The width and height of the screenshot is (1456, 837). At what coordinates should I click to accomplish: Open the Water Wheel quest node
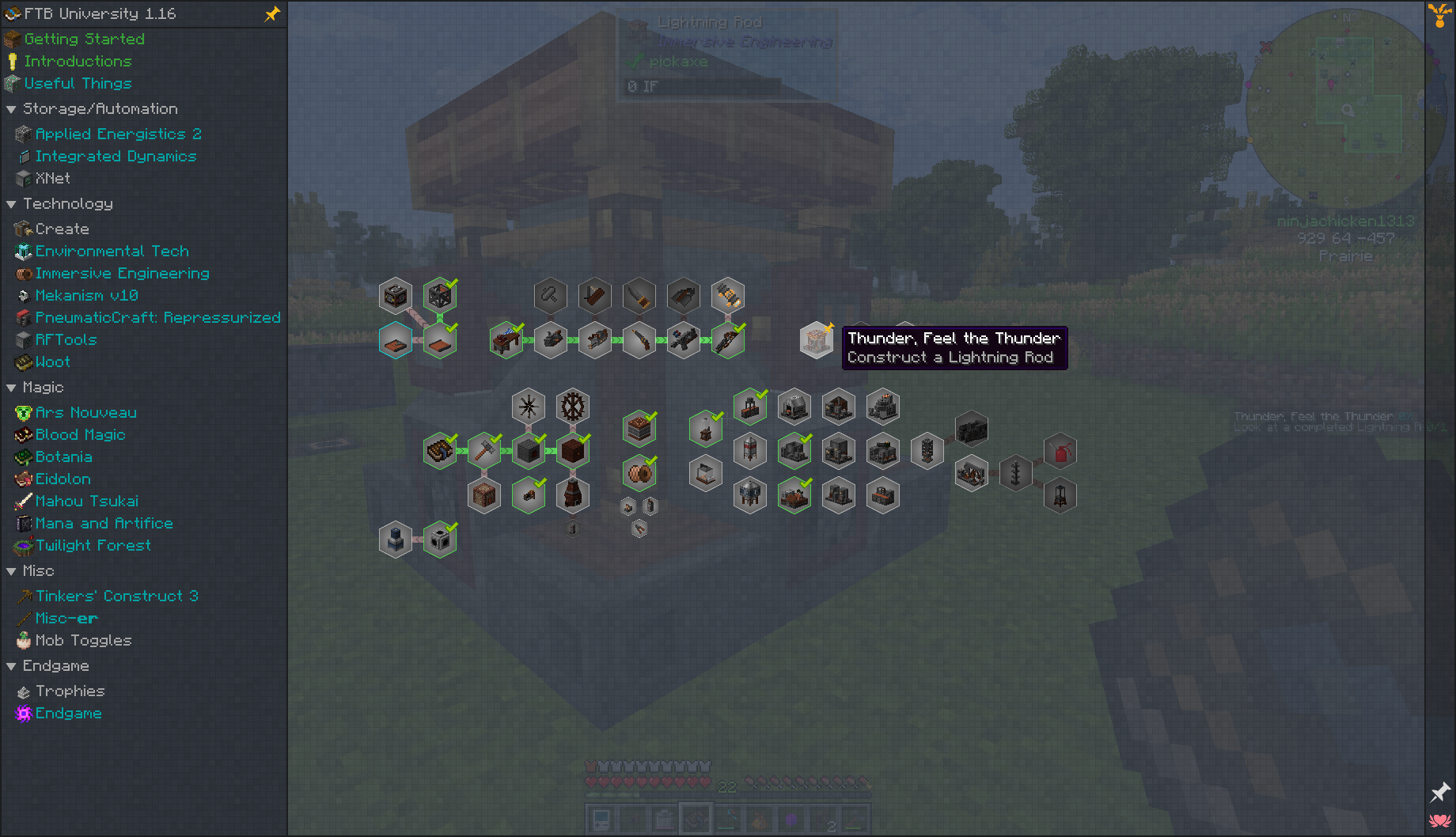(x=573, y=407)
